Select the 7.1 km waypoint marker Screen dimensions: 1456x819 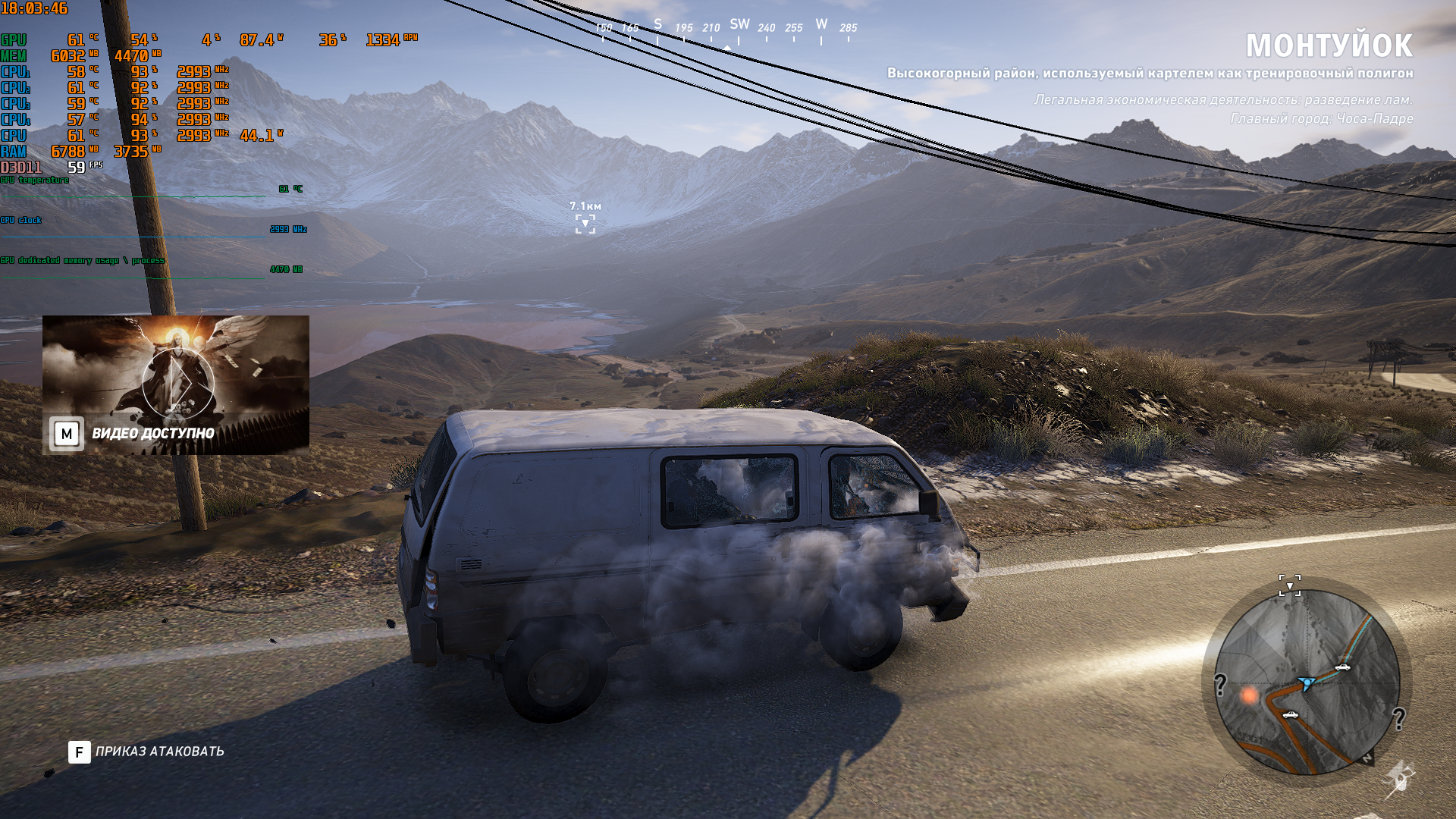585,224
